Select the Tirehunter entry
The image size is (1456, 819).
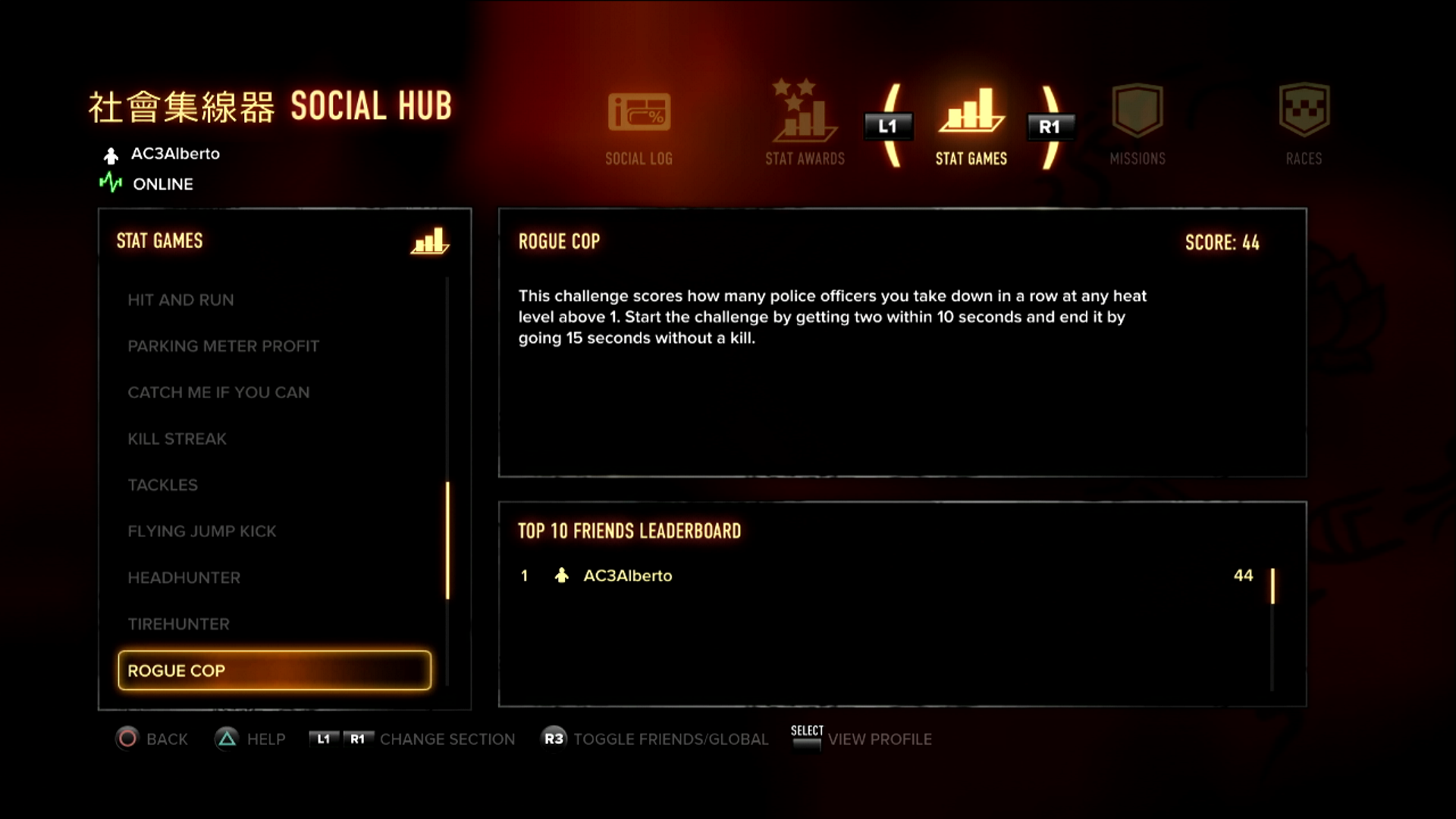(178, 624)
